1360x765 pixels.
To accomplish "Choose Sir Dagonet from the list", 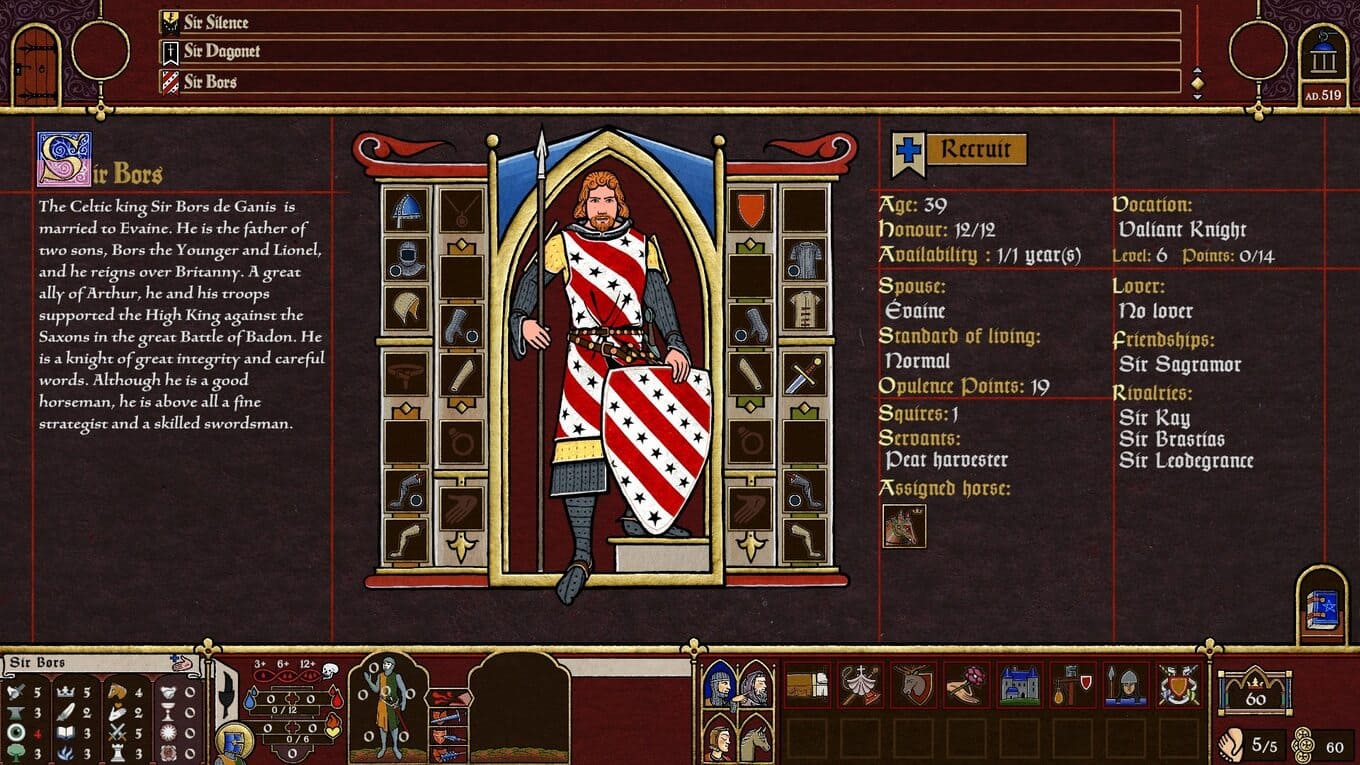I will pyautogui.click(x=670, y=51).
